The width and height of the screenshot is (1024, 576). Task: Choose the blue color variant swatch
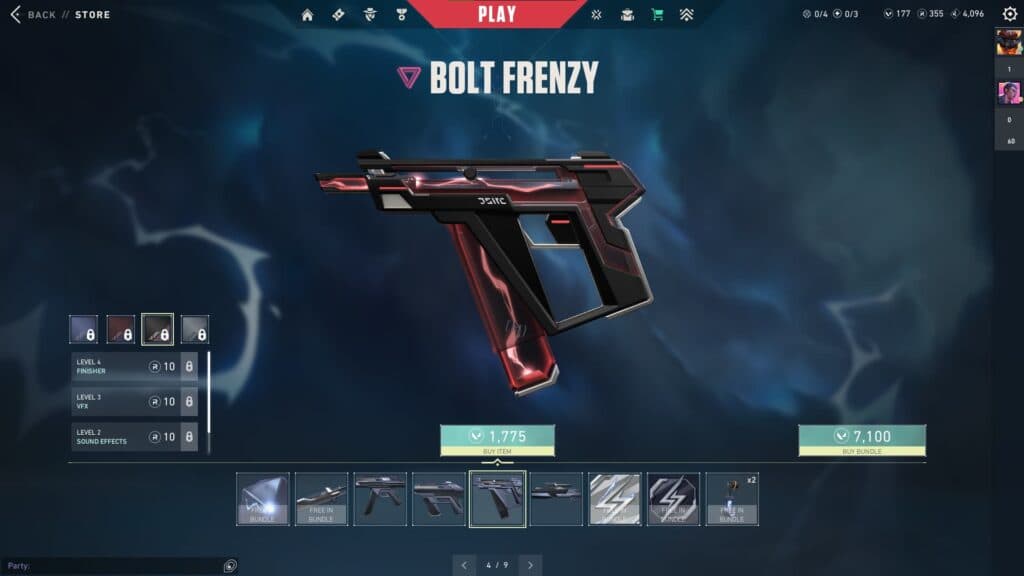(83, 329)
